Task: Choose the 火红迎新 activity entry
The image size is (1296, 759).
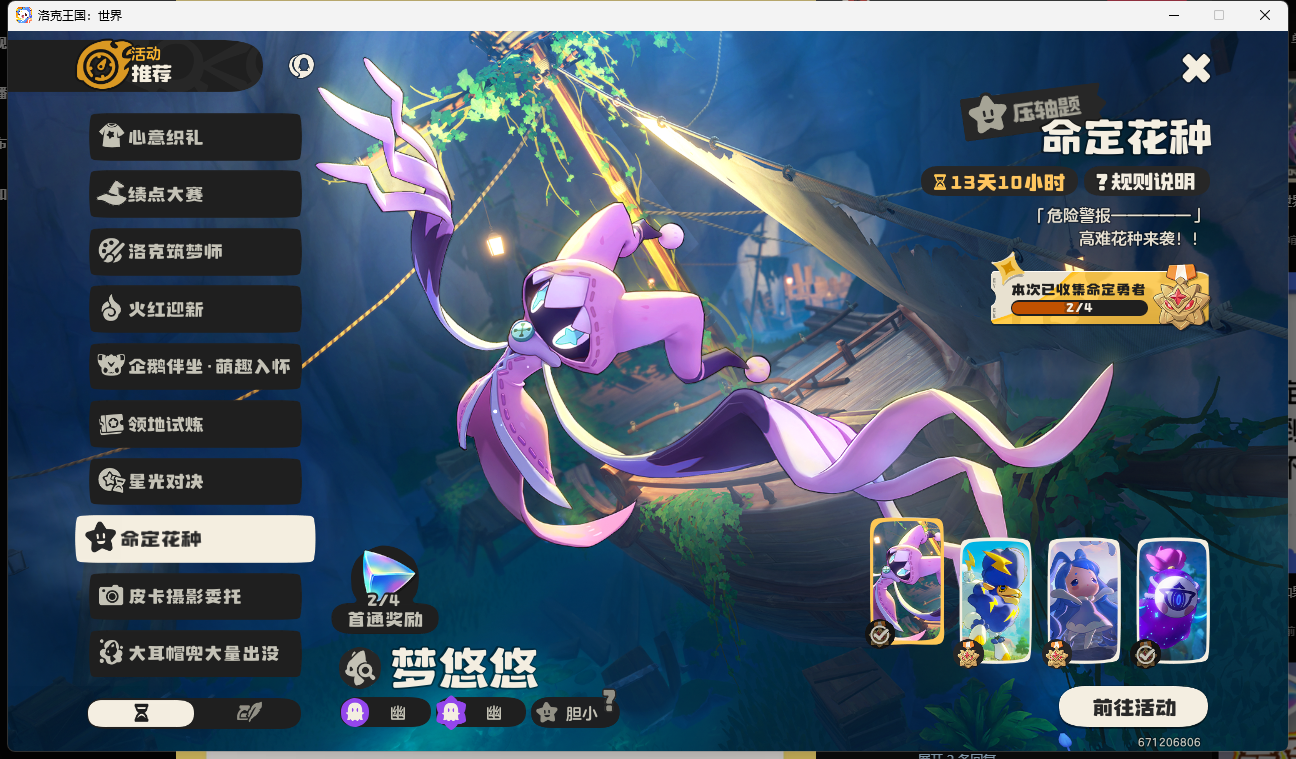Action: point(195,309)
